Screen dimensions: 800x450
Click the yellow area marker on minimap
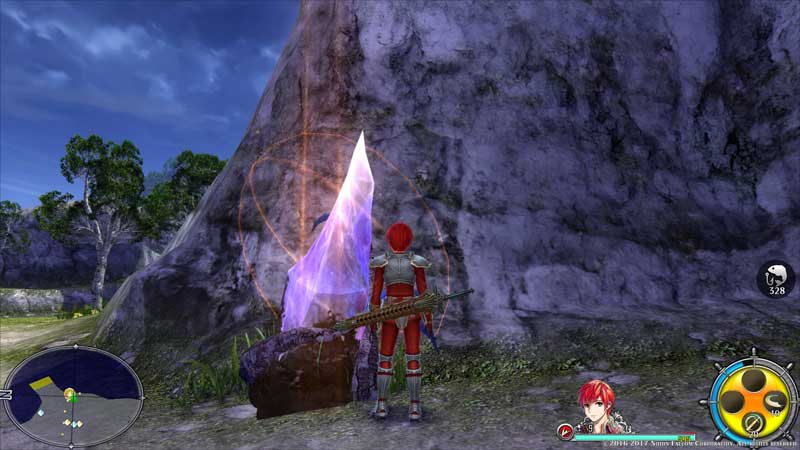(x=44, y=383)
